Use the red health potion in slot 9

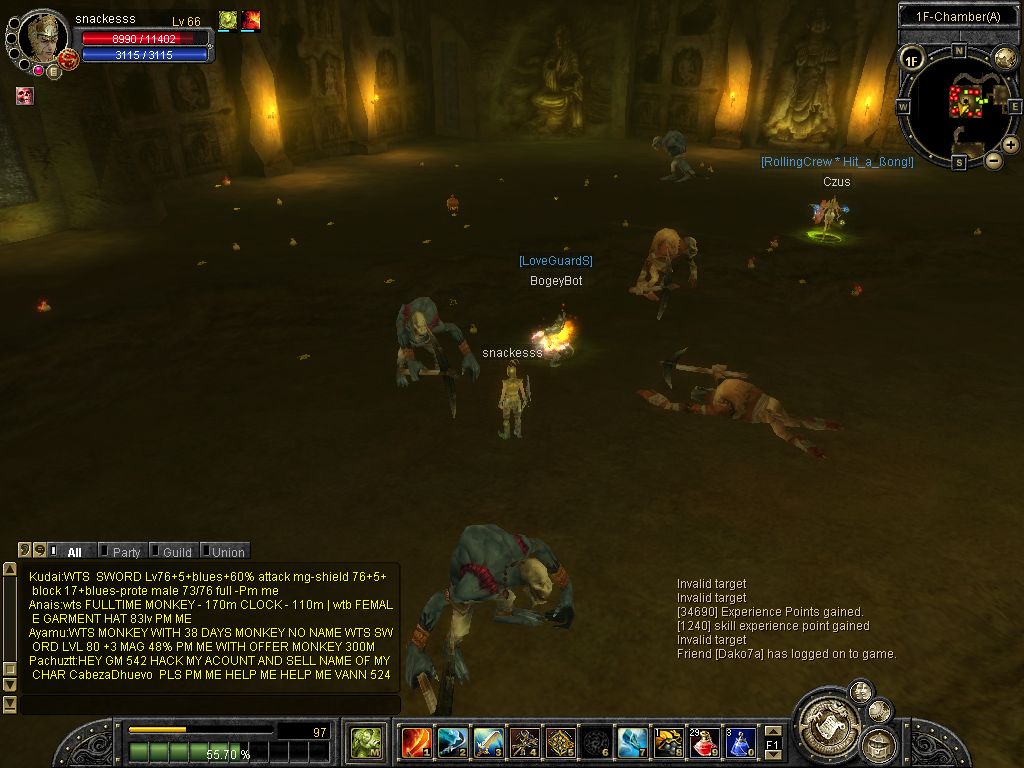click(704, 742)
